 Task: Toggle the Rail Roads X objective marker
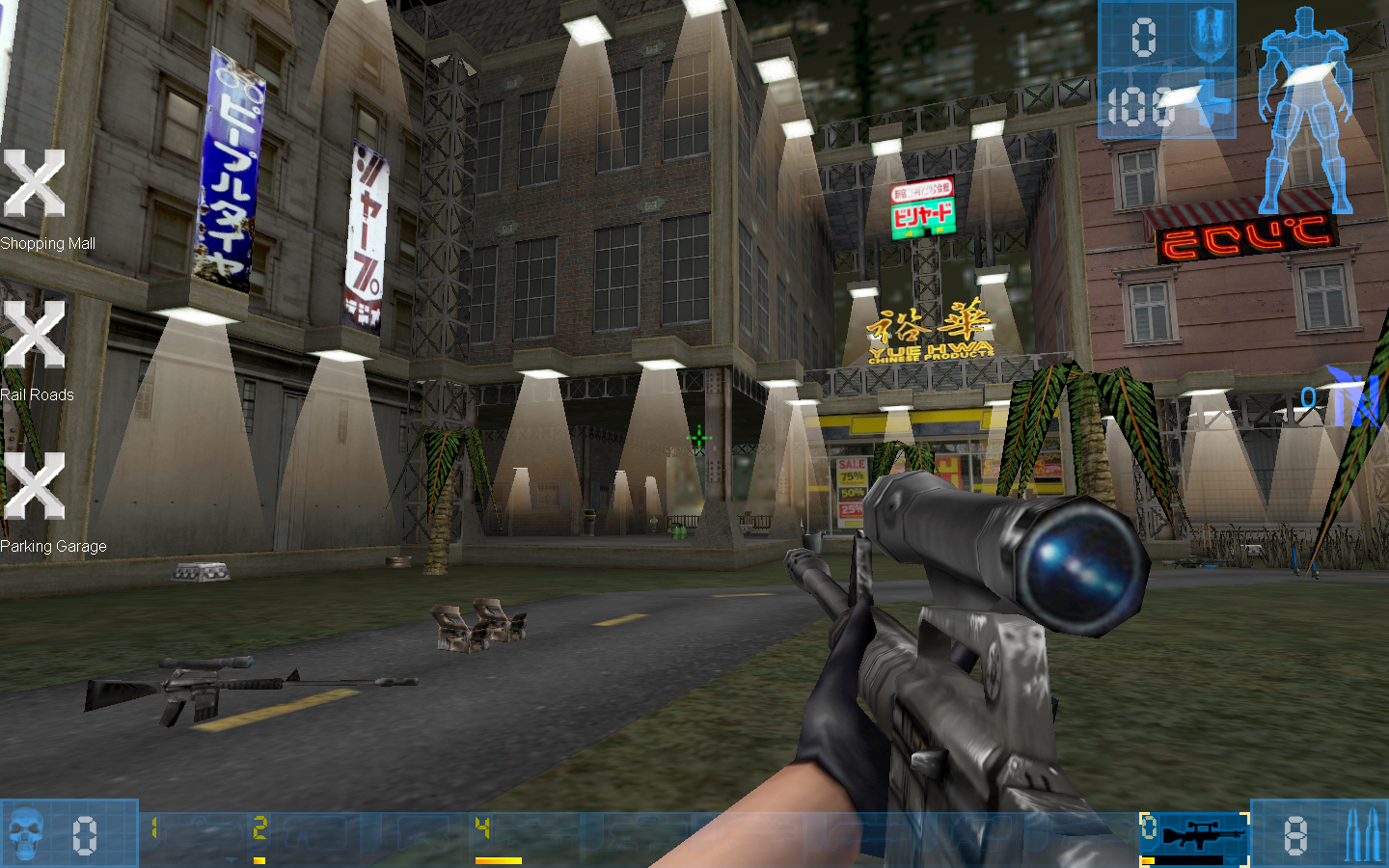[x=34, y=335]
